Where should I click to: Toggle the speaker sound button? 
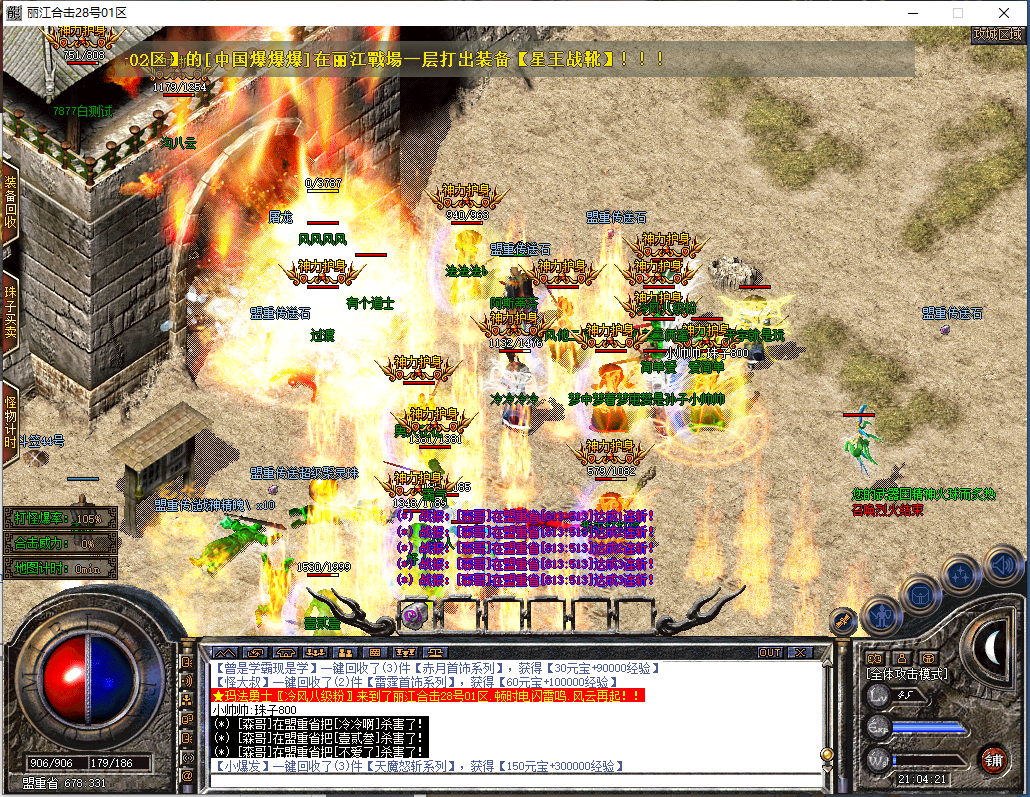(1000, 566)
